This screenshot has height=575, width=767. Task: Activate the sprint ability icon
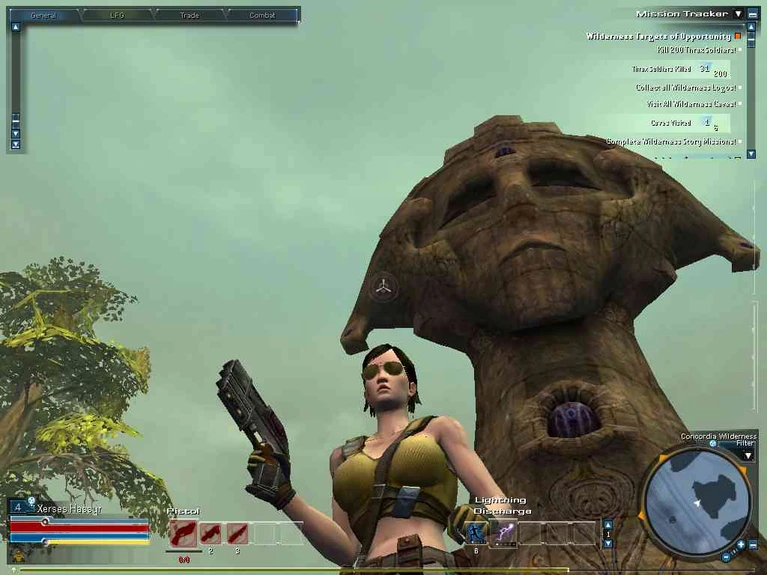click(x=476, y=533)
